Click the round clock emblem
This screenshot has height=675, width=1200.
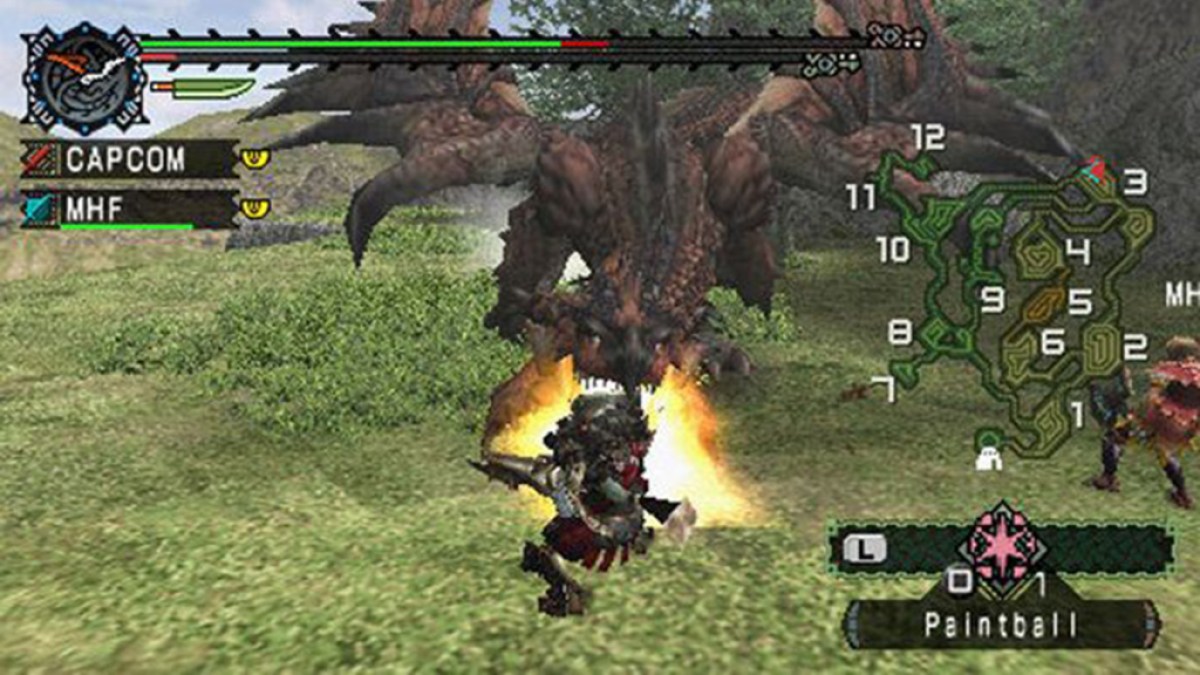point(84,79)
